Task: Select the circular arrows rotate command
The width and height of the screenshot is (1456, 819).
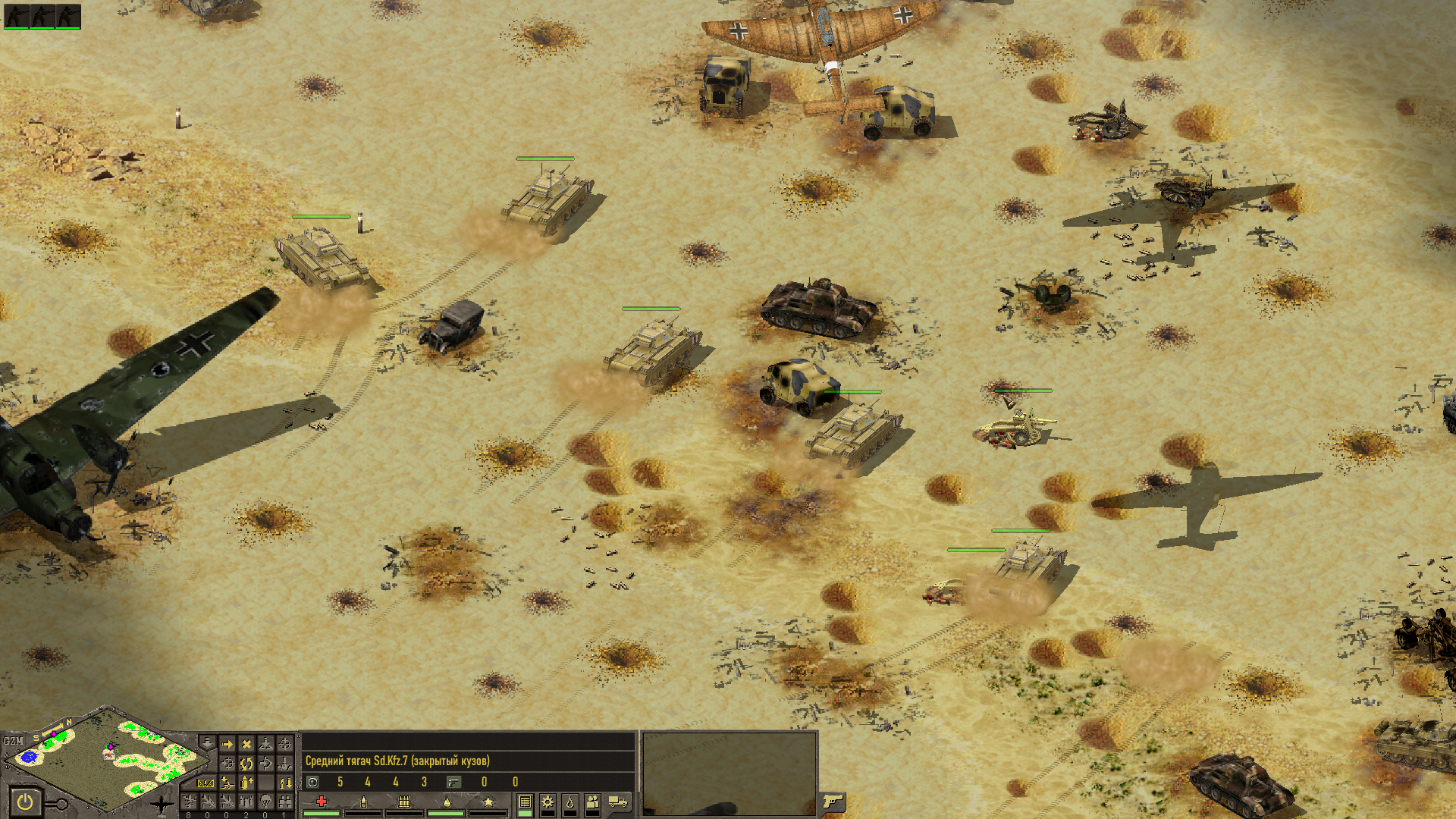Action: click(246, 763)
